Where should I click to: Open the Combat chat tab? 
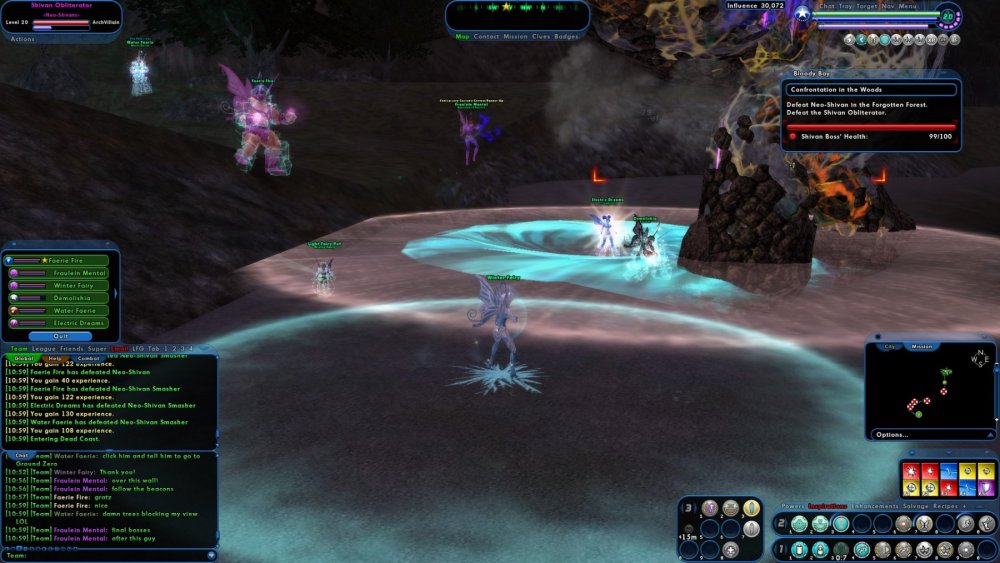[88, 358]
